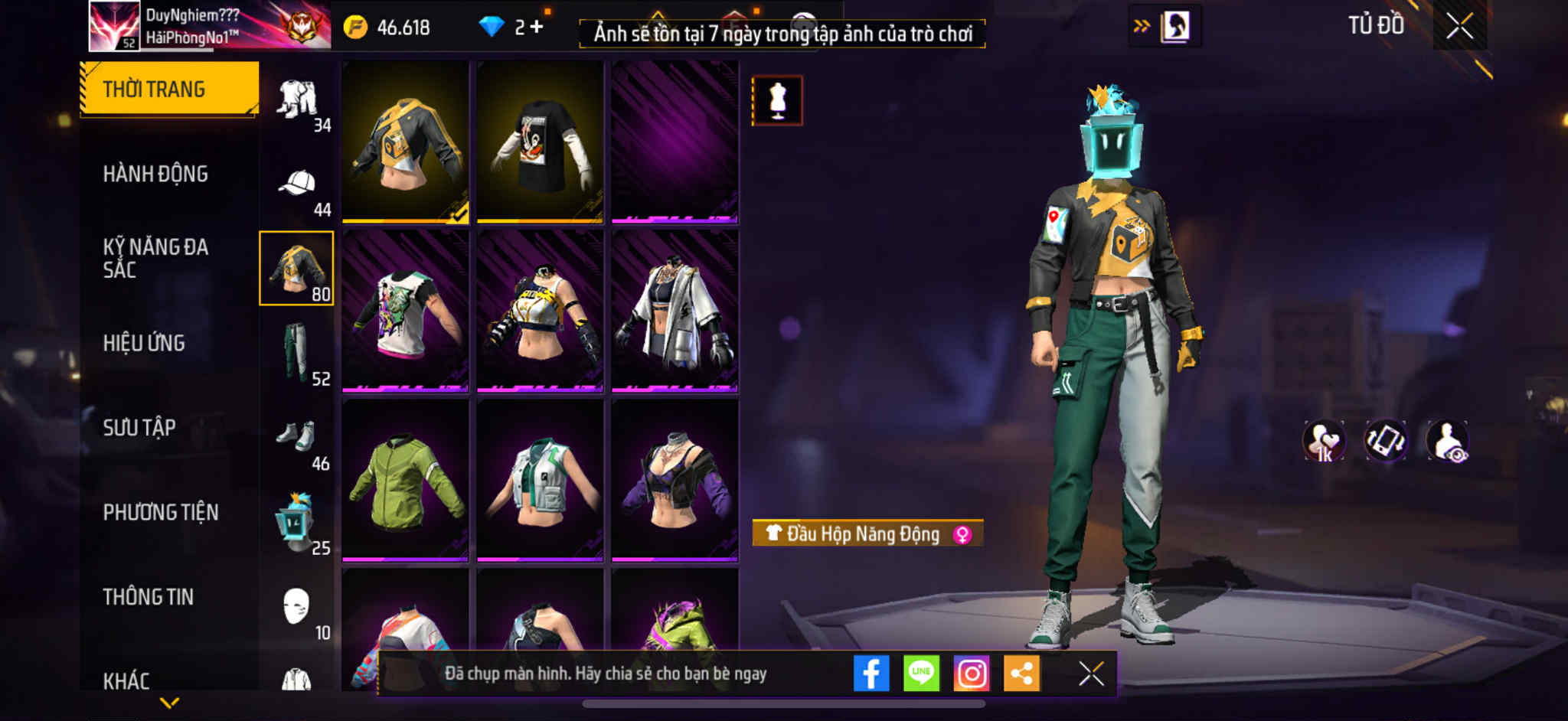Select the cap category showing 44 items
The width and height of the screenshot is (1568, 721).
(297, 184)
